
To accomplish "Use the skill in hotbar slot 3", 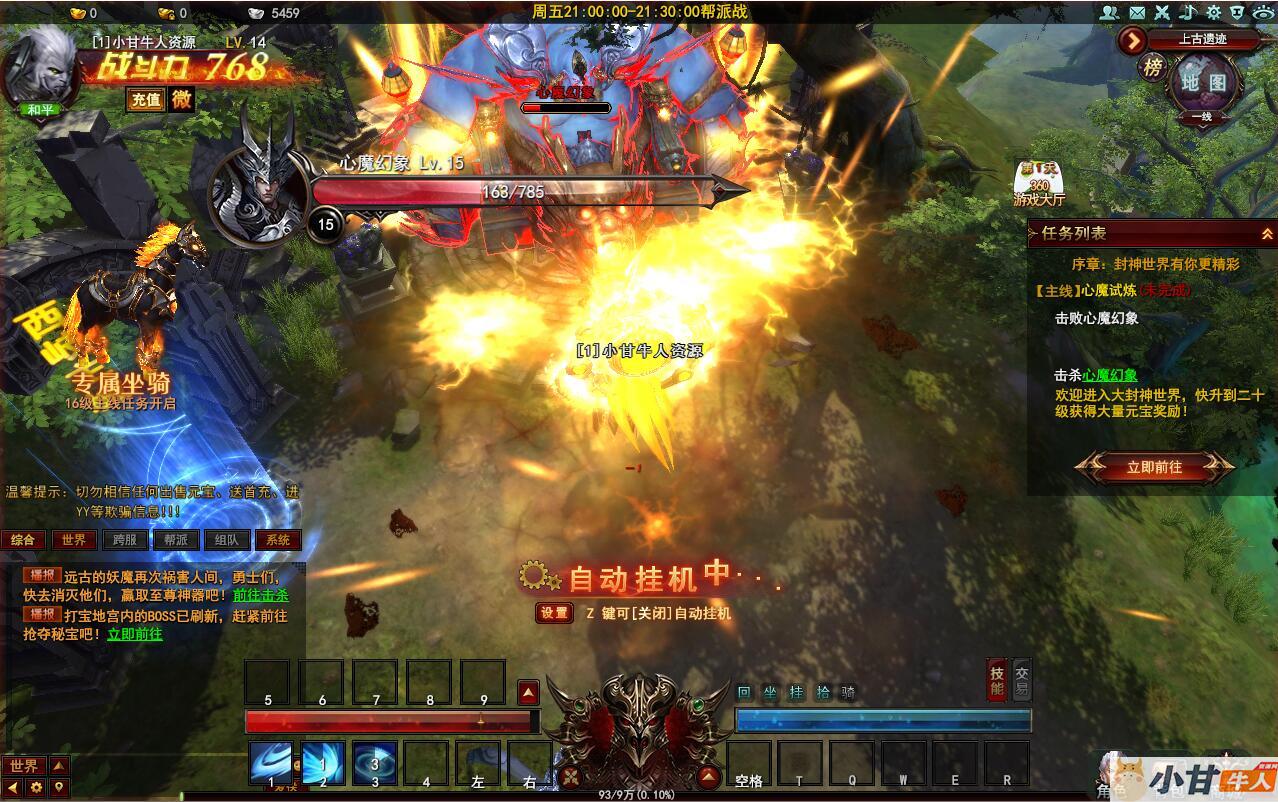I will pyautogui.click(x=374, y=762).
